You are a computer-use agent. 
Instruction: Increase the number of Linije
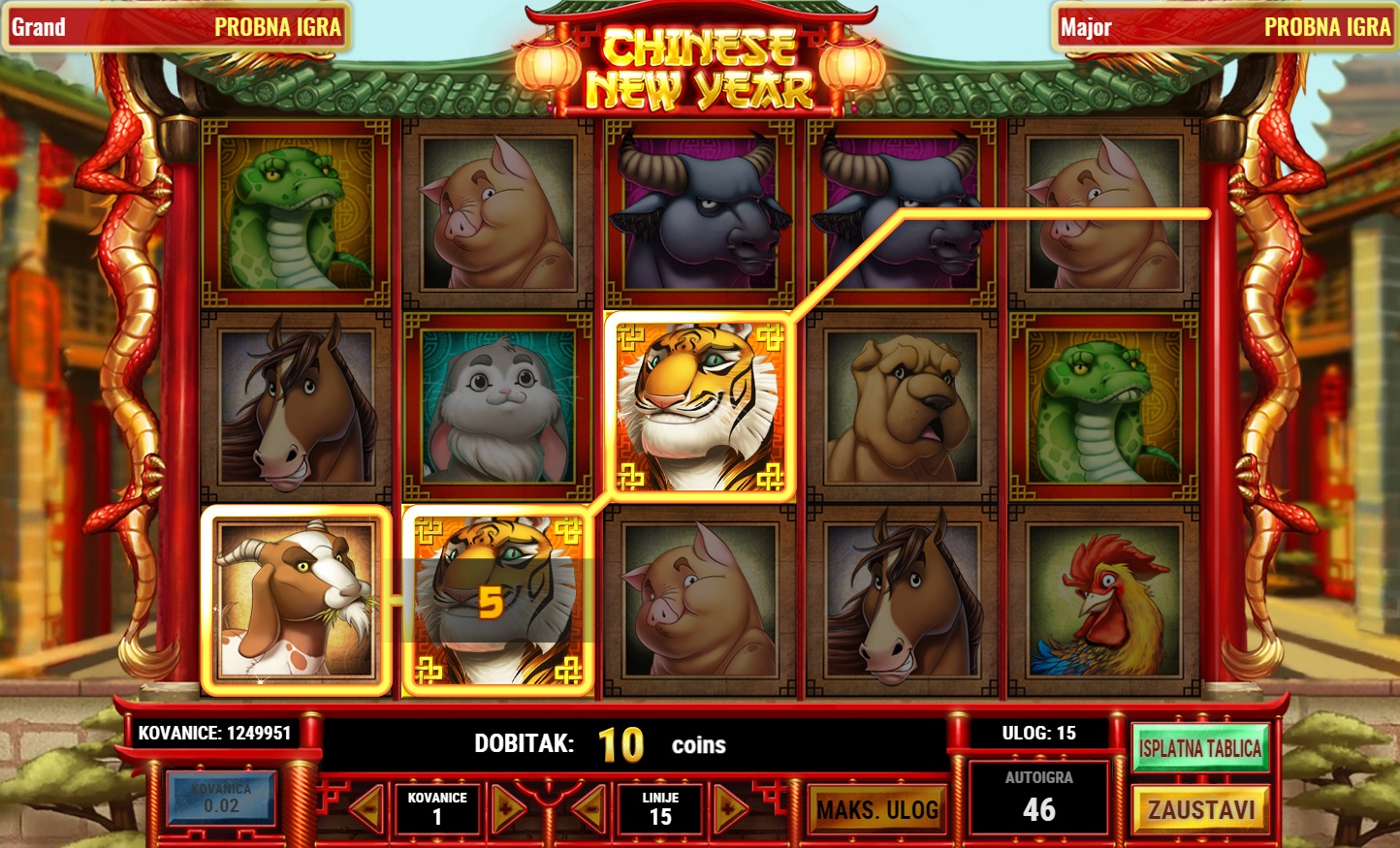tap(730, 809)
